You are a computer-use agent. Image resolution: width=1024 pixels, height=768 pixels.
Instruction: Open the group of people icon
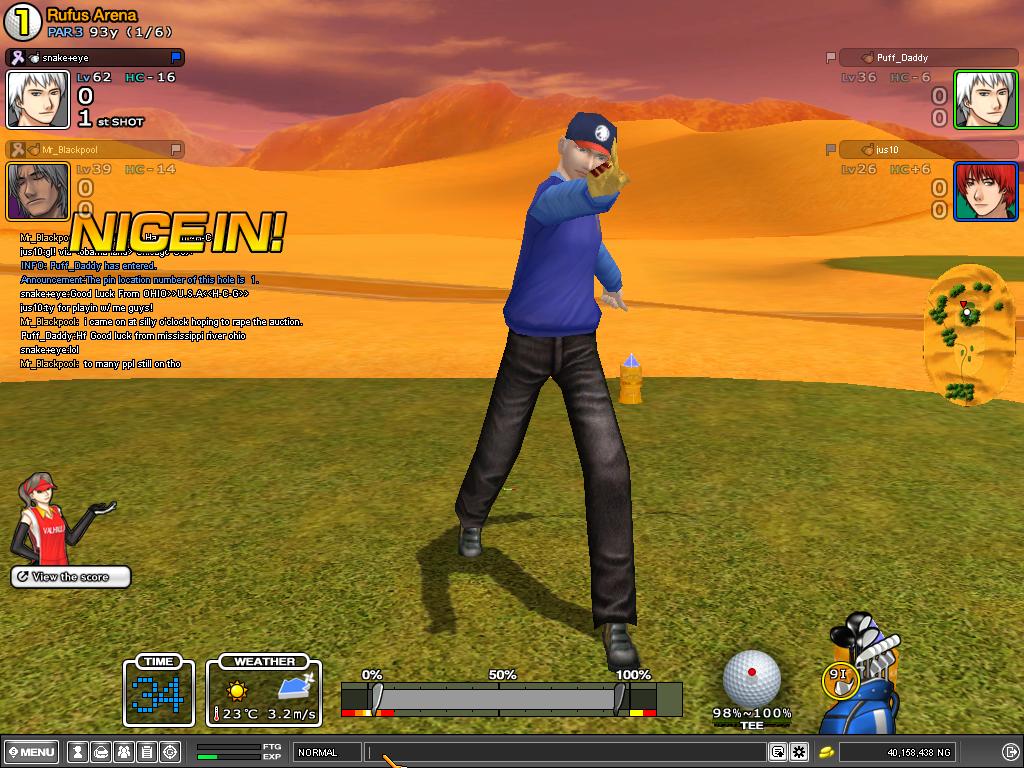click(x=124, y=752)
